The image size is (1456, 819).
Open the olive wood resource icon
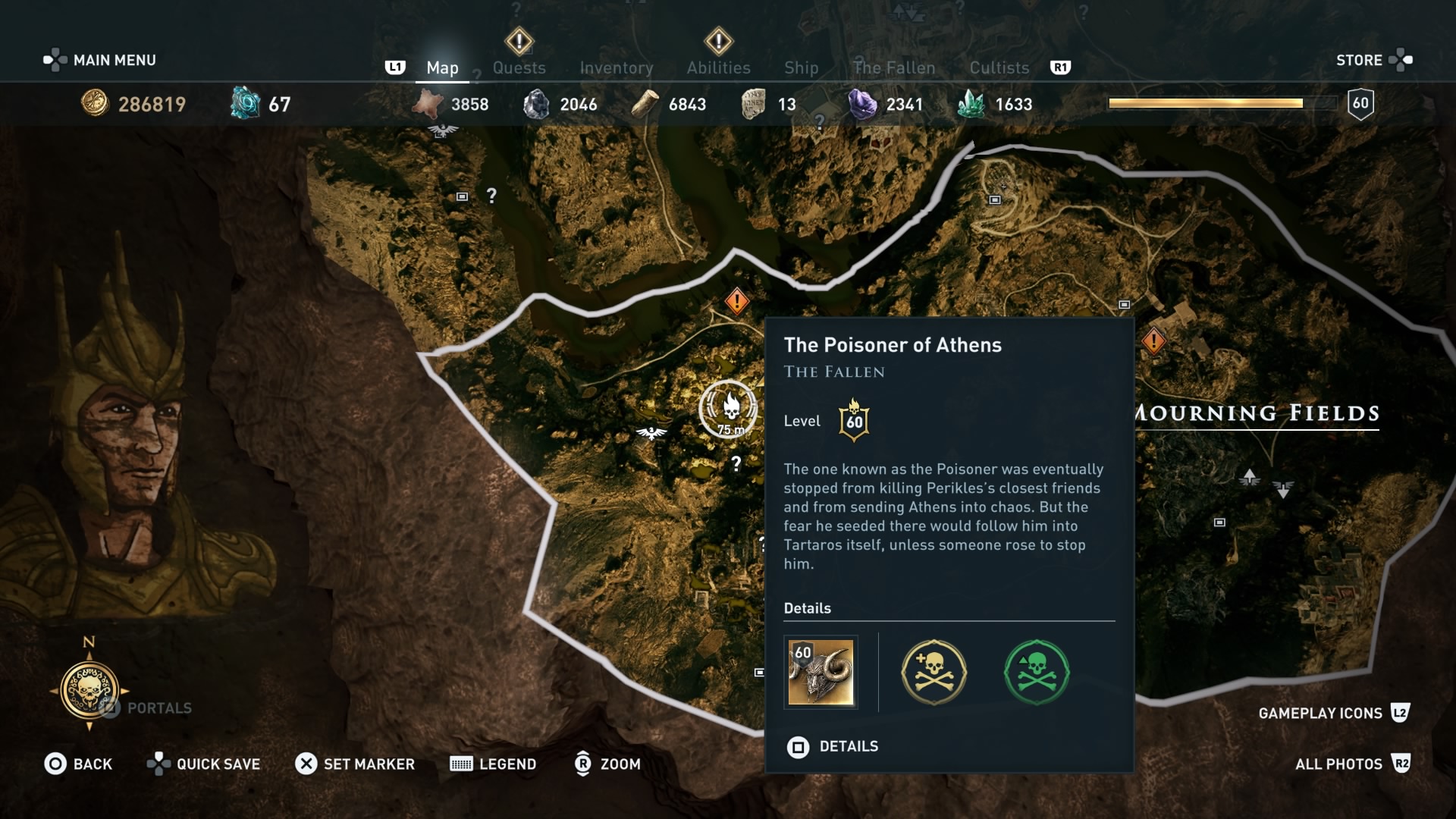(645, 104)
